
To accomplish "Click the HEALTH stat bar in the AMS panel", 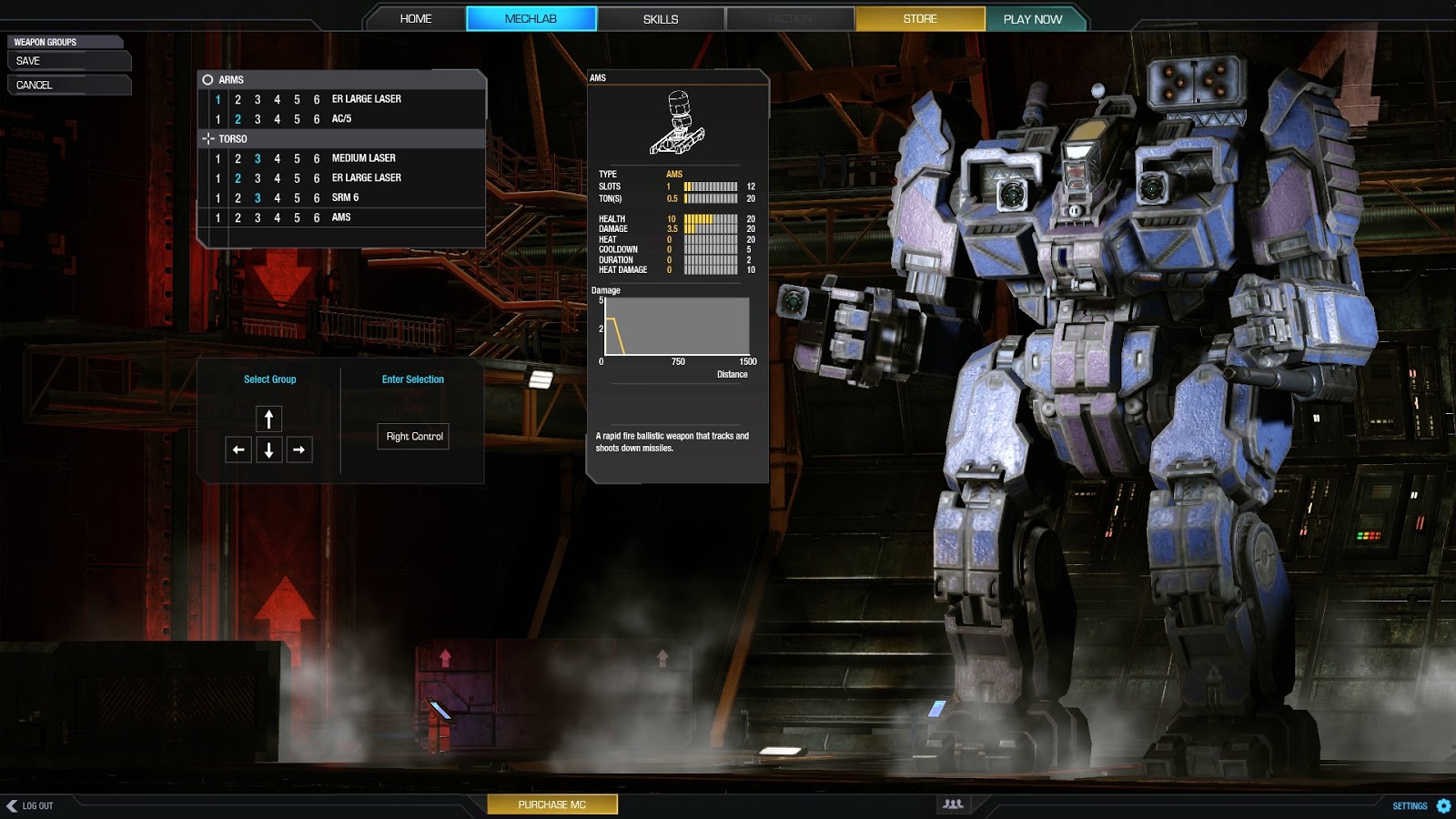I will (711, 218).
